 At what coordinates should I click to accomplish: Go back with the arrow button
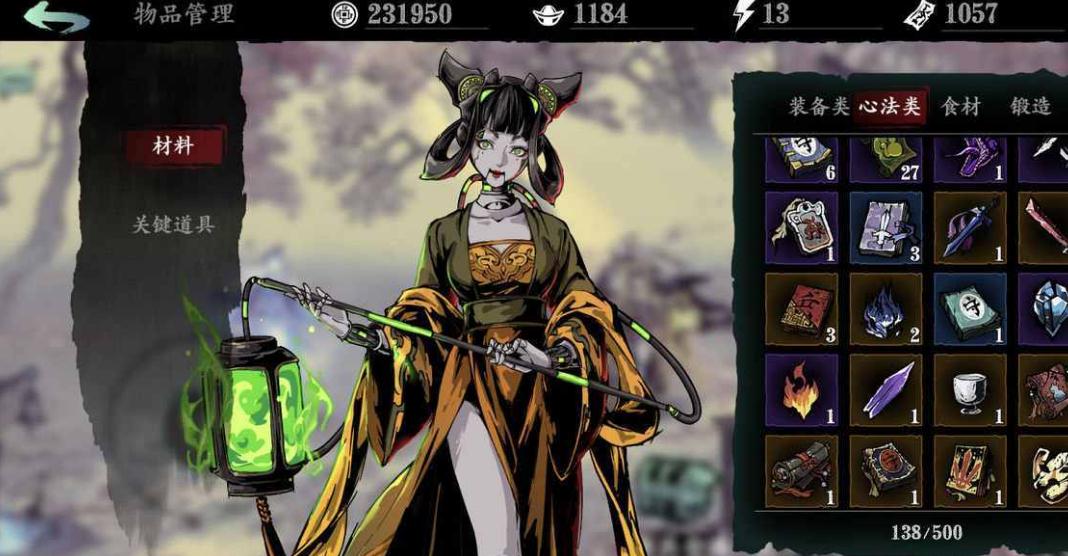point(57,17)
